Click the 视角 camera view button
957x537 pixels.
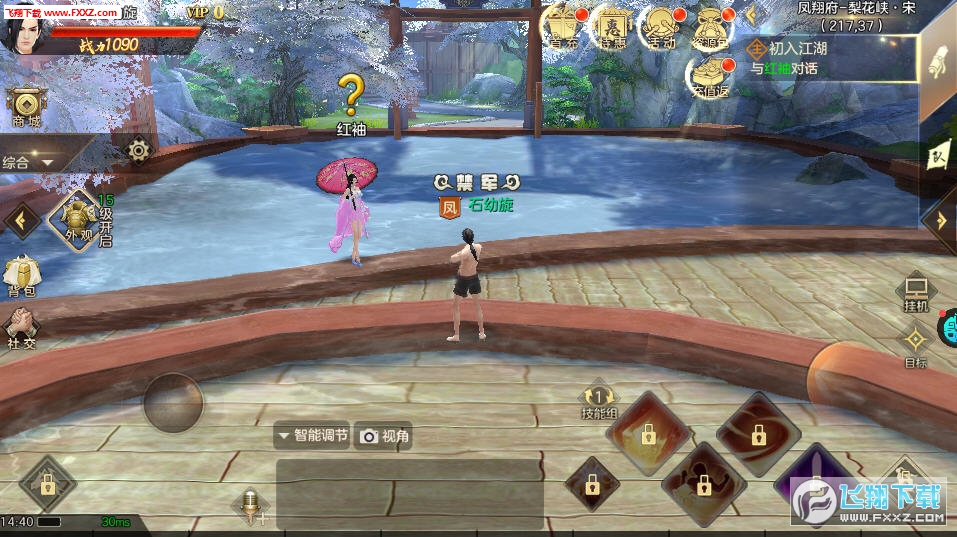click(x=385, y=436)
